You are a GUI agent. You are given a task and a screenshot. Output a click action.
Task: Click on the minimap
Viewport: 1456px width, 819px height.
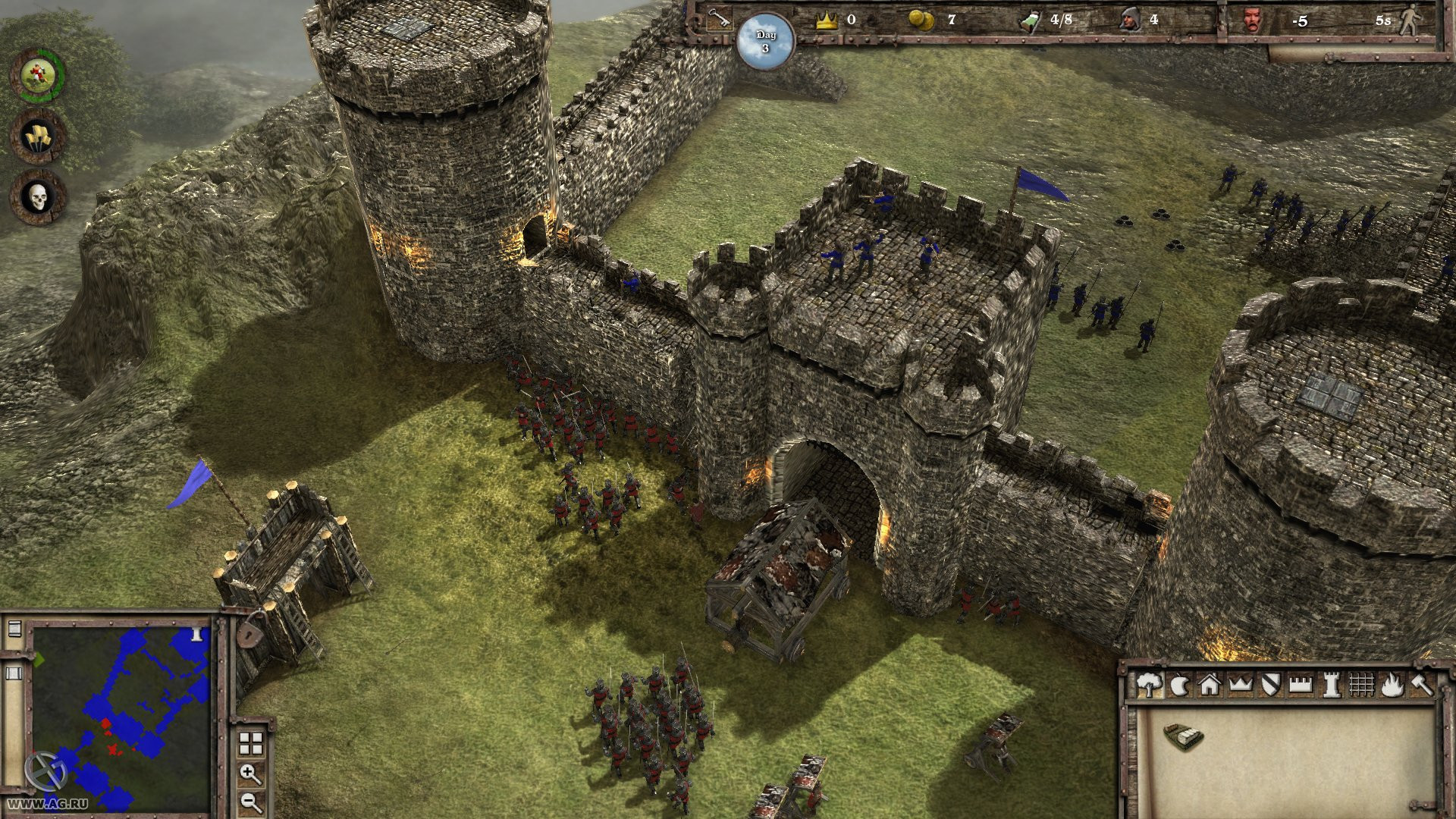coord(121,717)
